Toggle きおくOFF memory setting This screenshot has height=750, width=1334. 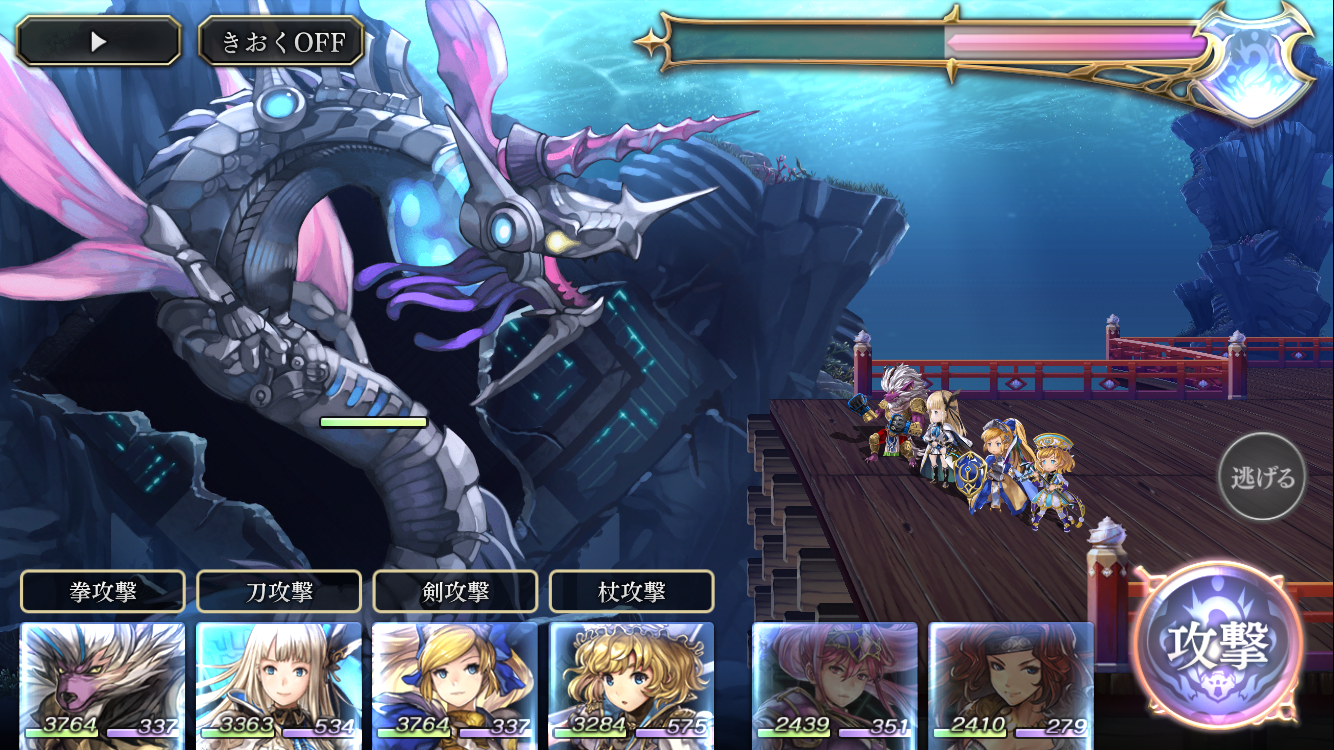(x=280, y=40)
